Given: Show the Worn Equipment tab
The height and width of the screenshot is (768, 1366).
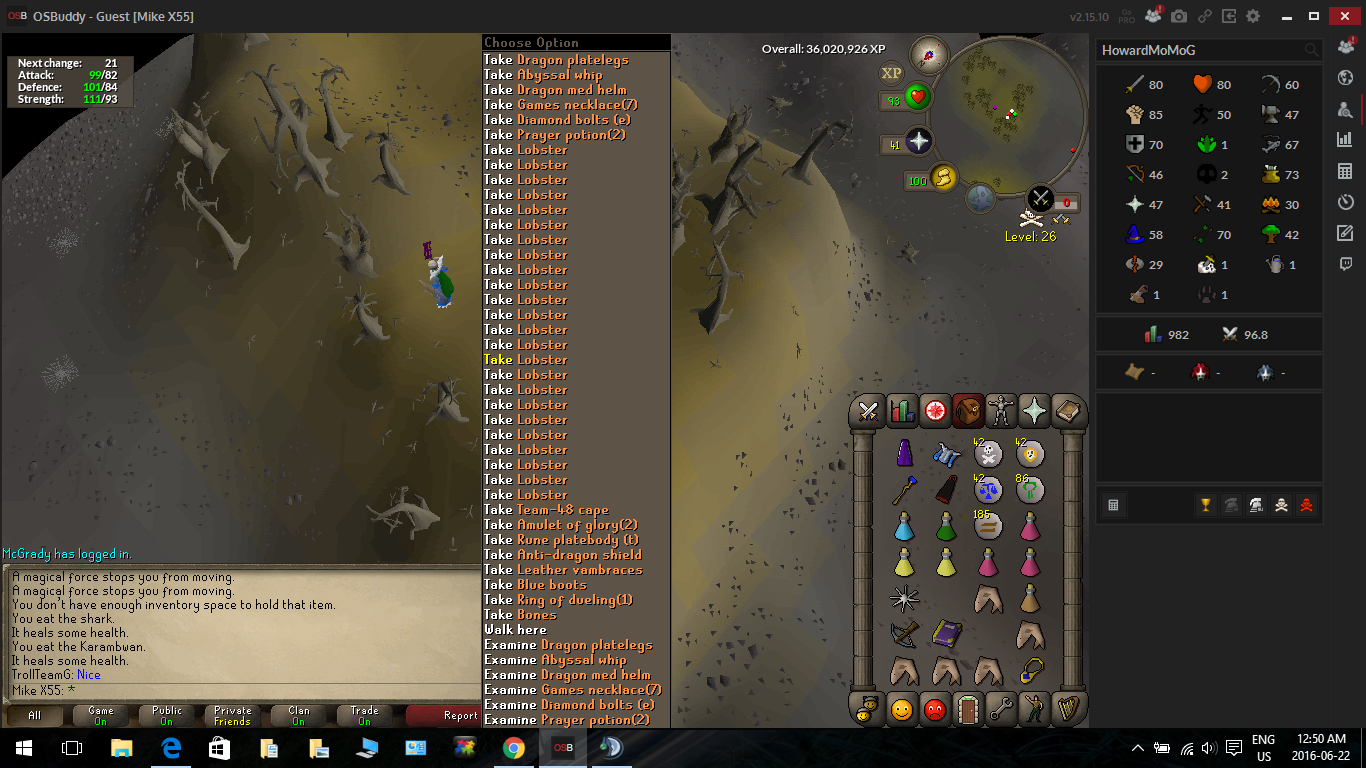Looking at the screenshot, I should (x=1000, y=411).
